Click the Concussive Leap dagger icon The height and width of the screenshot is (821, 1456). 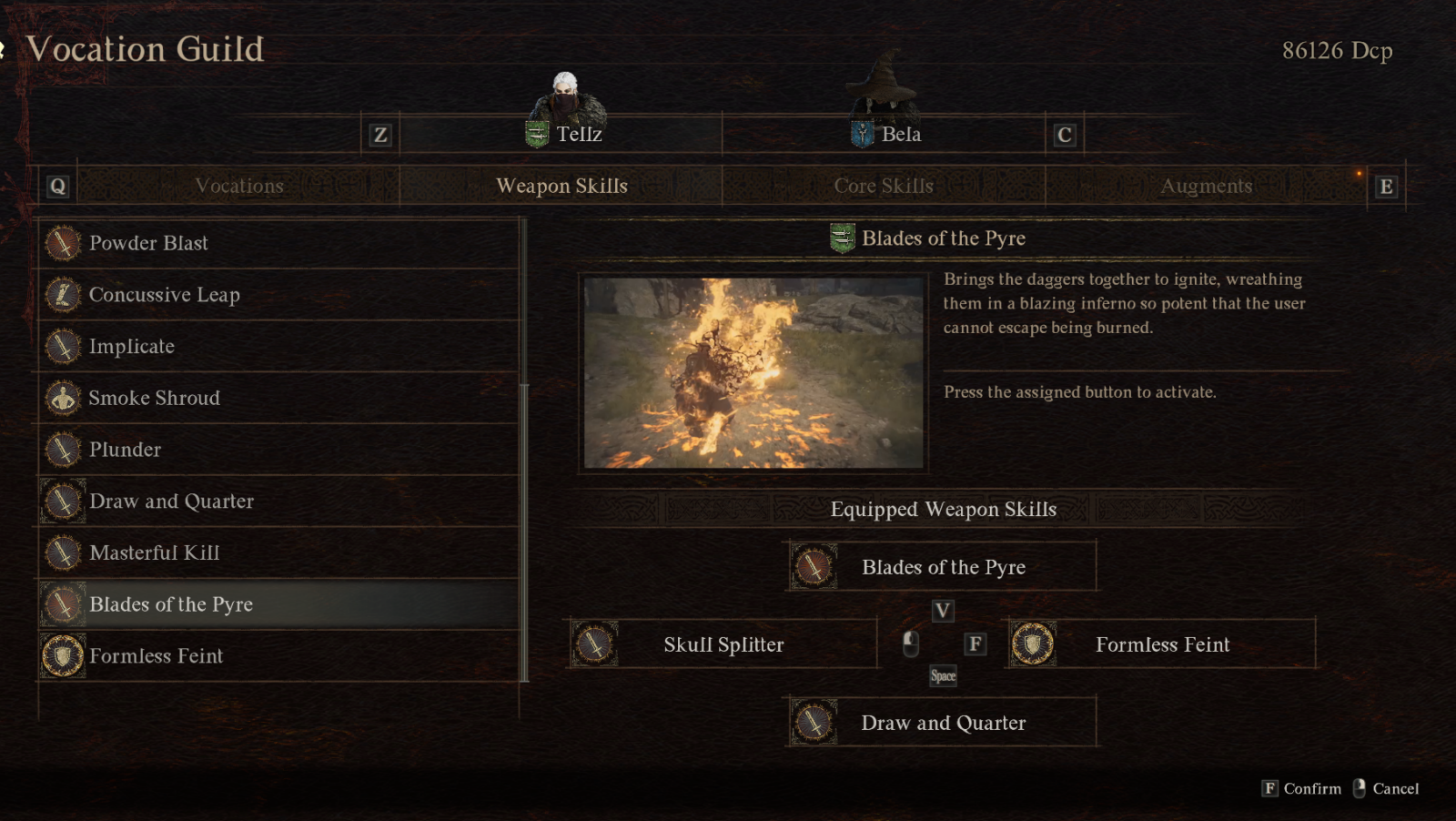coord(62,296)
